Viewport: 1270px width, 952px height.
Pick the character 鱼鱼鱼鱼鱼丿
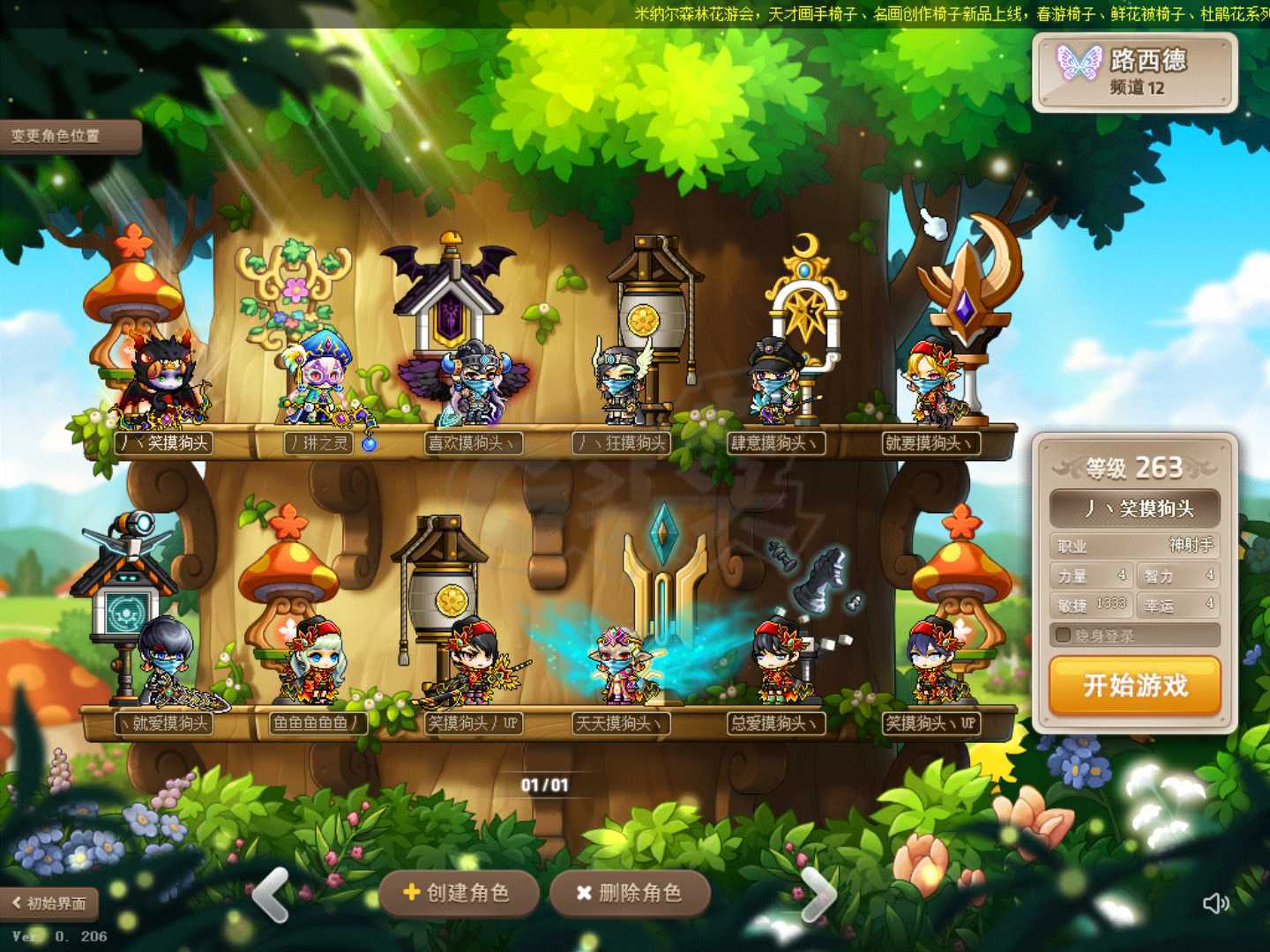pos(313,666)
